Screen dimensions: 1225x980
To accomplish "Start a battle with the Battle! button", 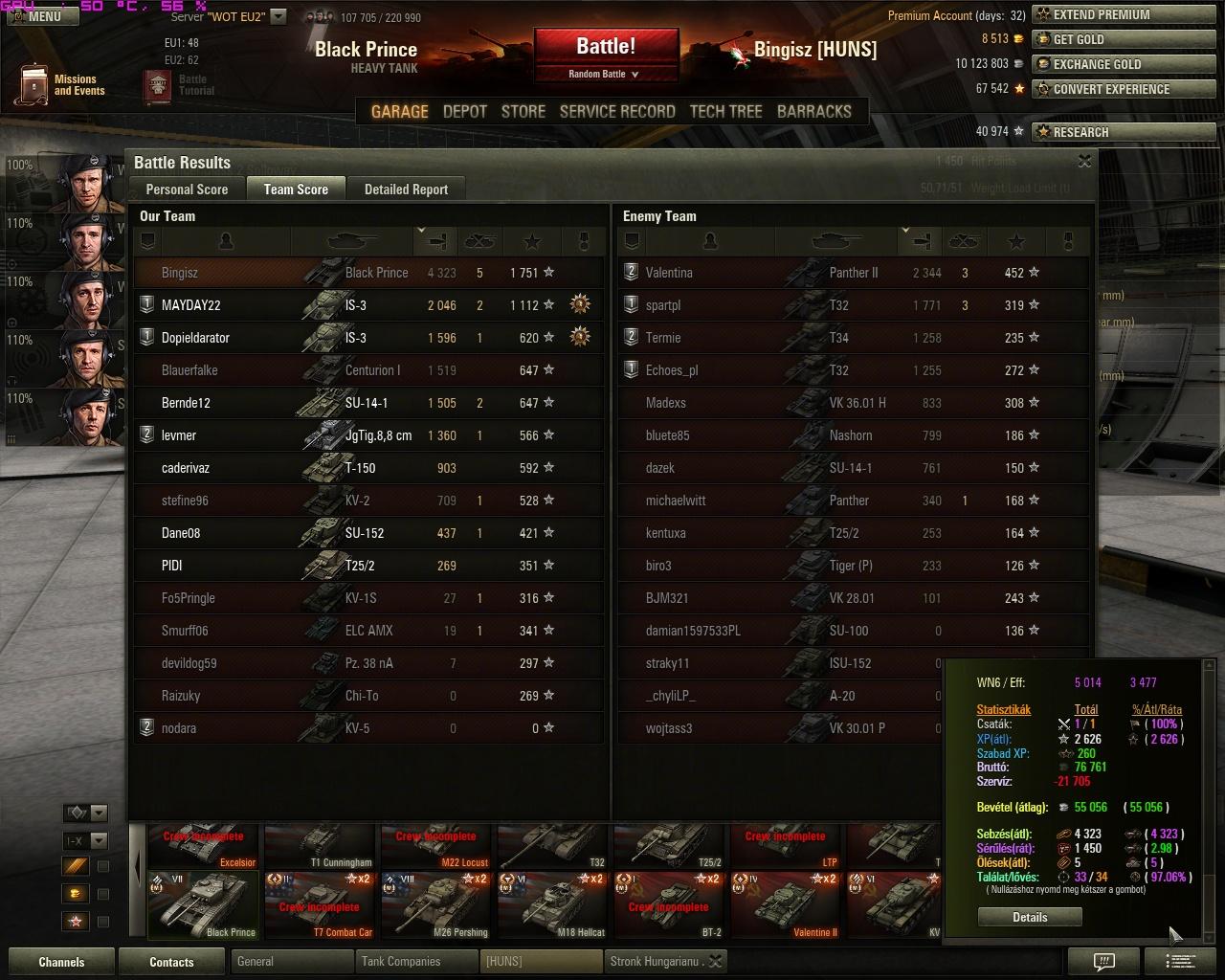I will click(606, 48).
